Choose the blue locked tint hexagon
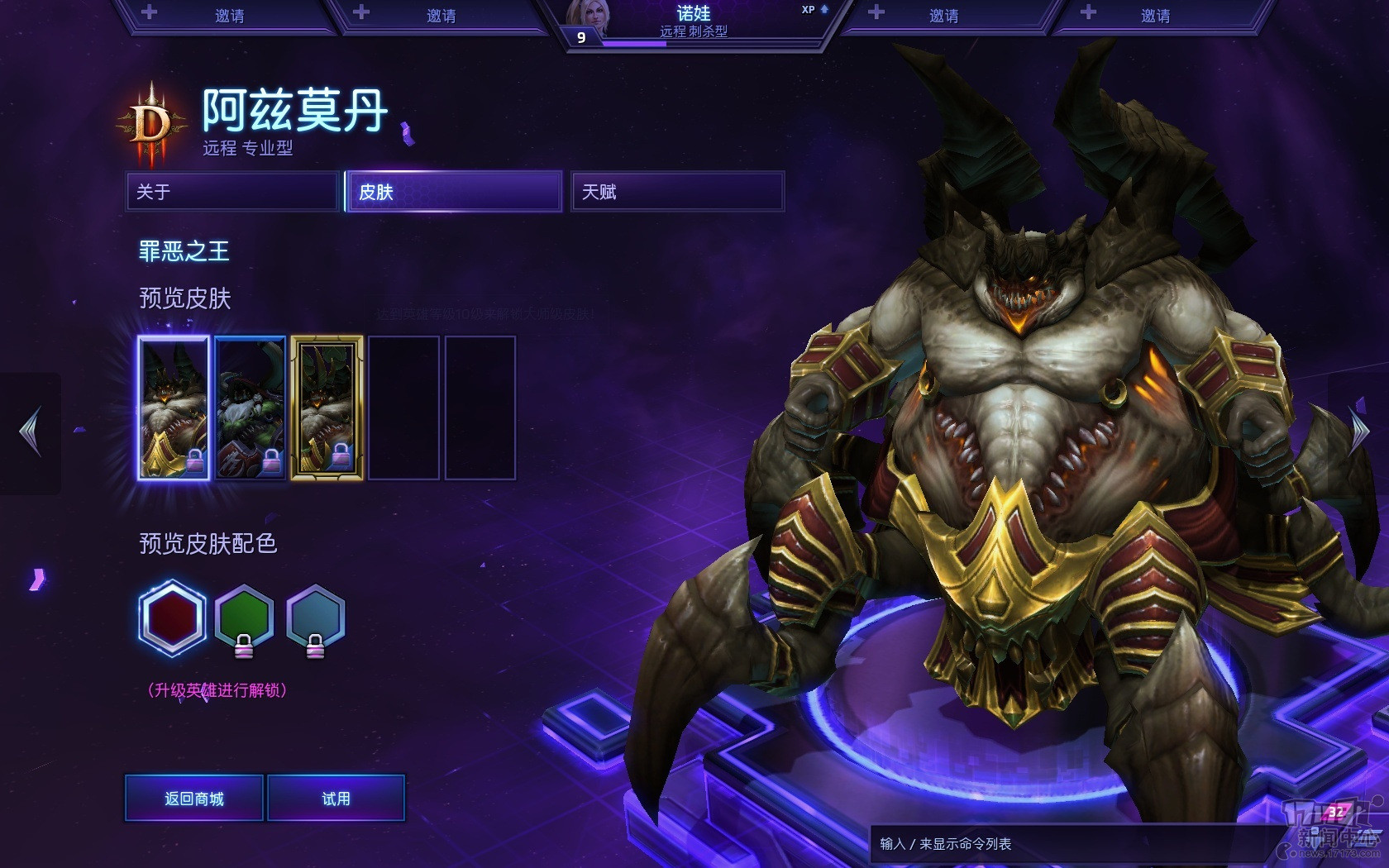Image resolution: width=1389 pixels, height=868 pixels. [x=315, y=618]
